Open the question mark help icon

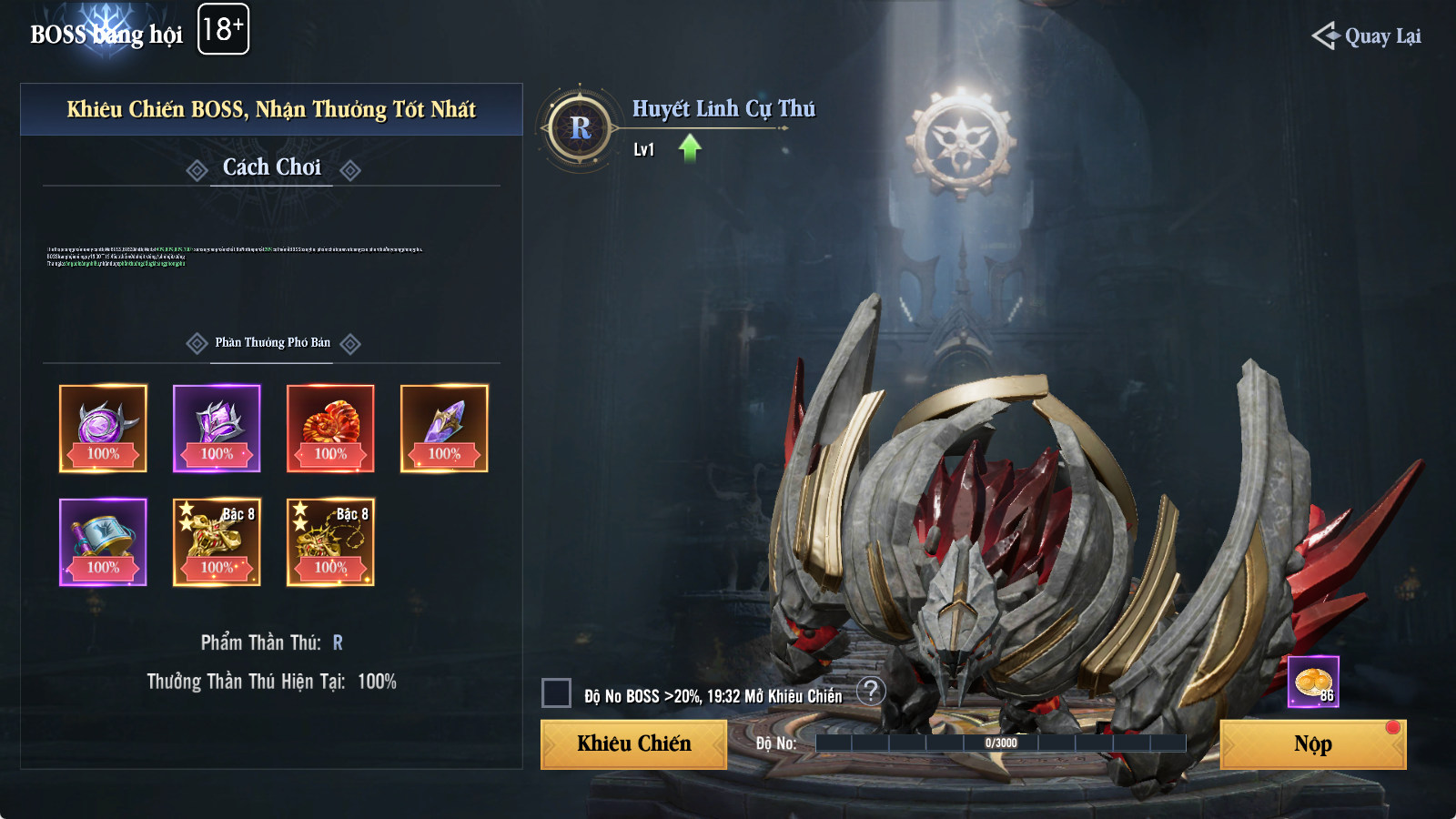tap(871, 692)
